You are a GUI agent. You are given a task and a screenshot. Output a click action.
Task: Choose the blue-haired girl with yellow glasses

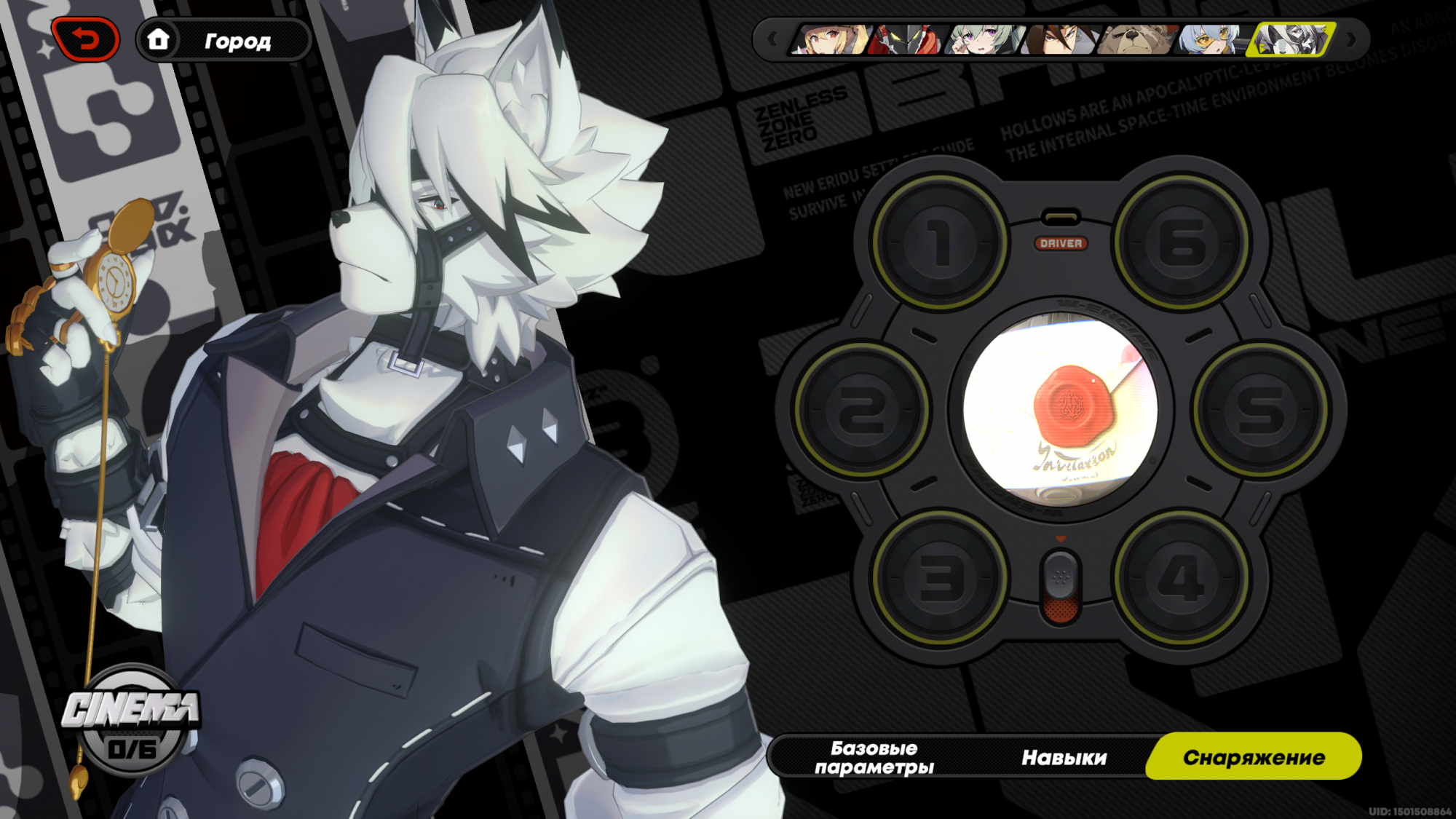pyautogui.click(x=1212, y=39)
